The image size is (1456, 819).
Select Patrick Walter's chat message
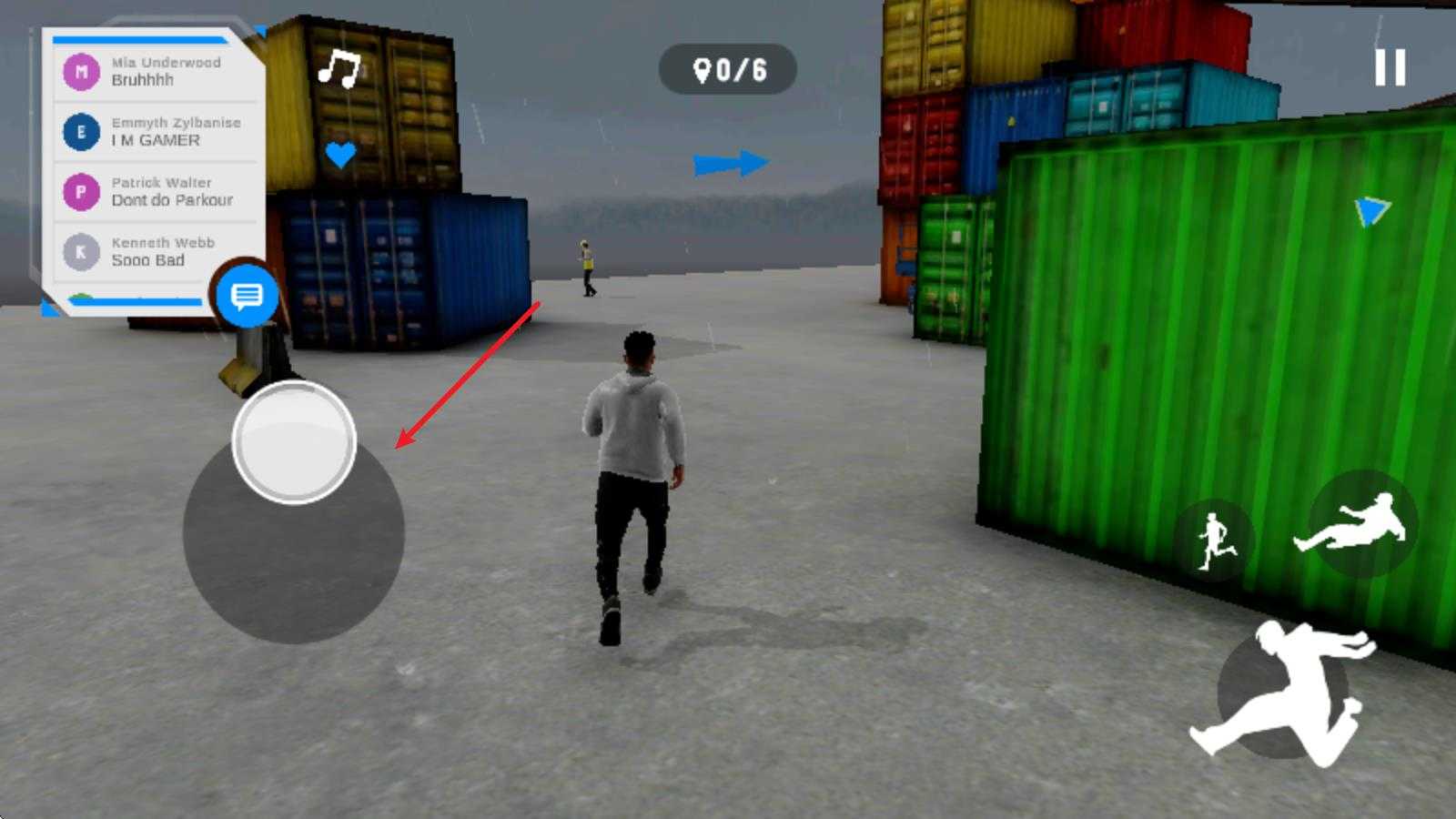click(157, 191)
